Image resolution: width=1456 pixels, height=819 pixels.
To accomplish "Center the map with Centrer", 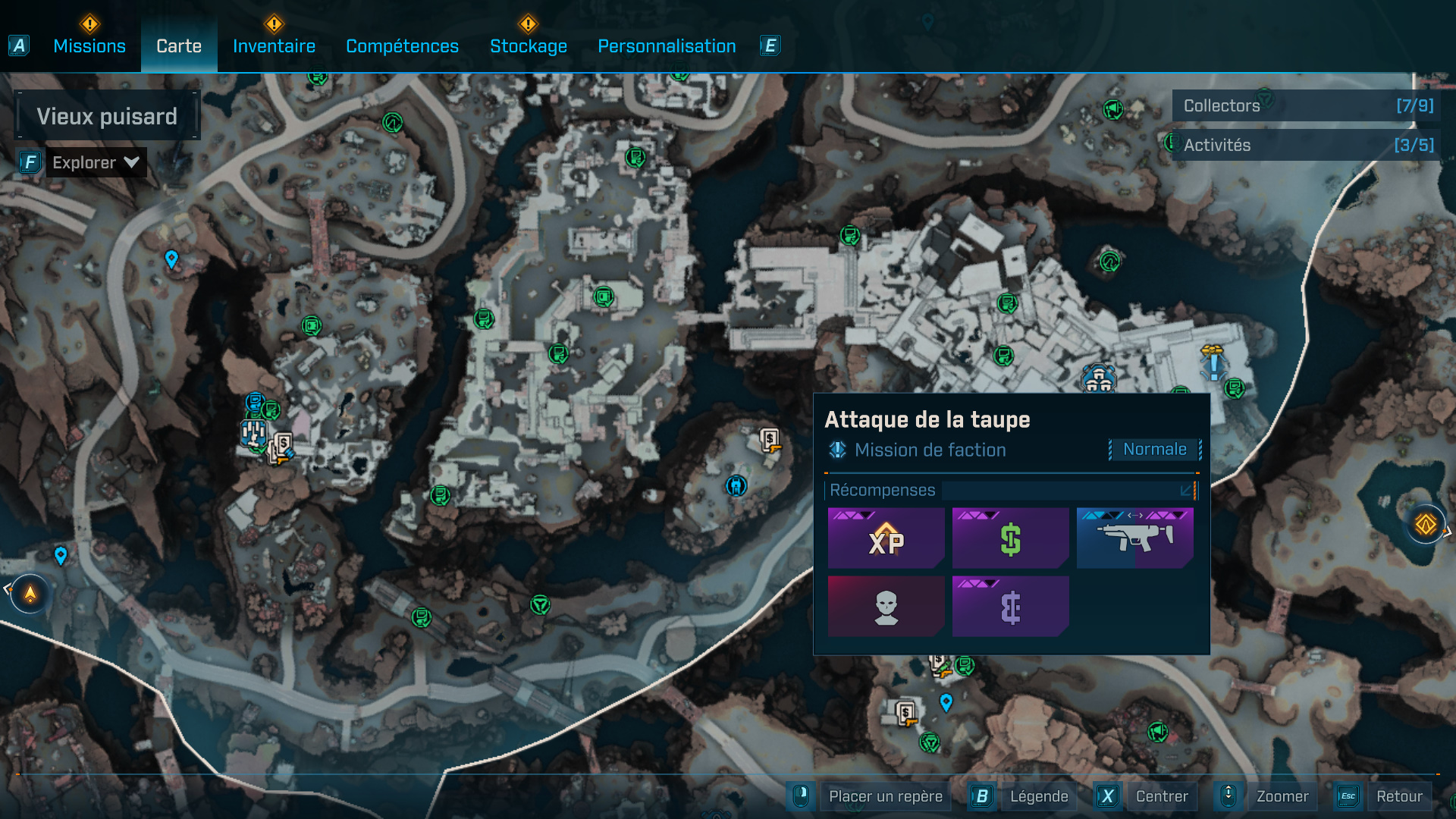I will coord(1161,796).
